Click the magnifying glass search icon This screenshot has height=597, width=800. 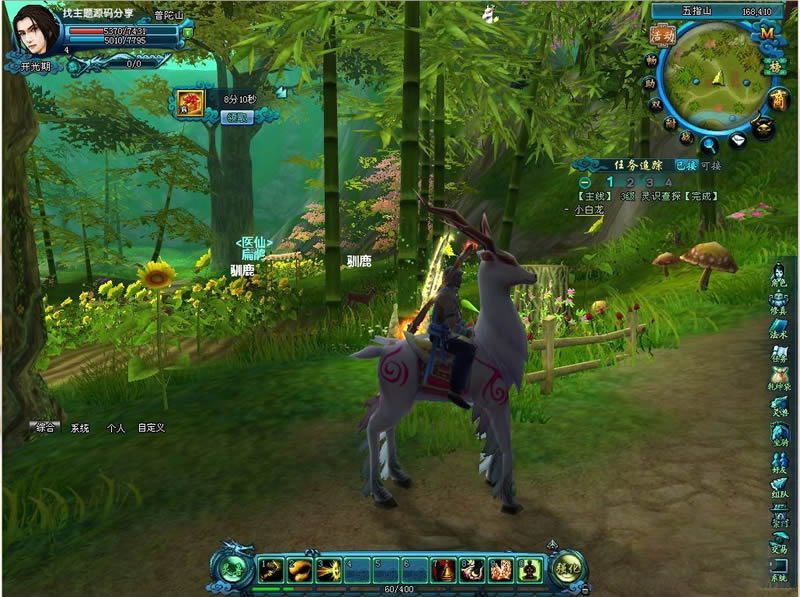(710, 145)
